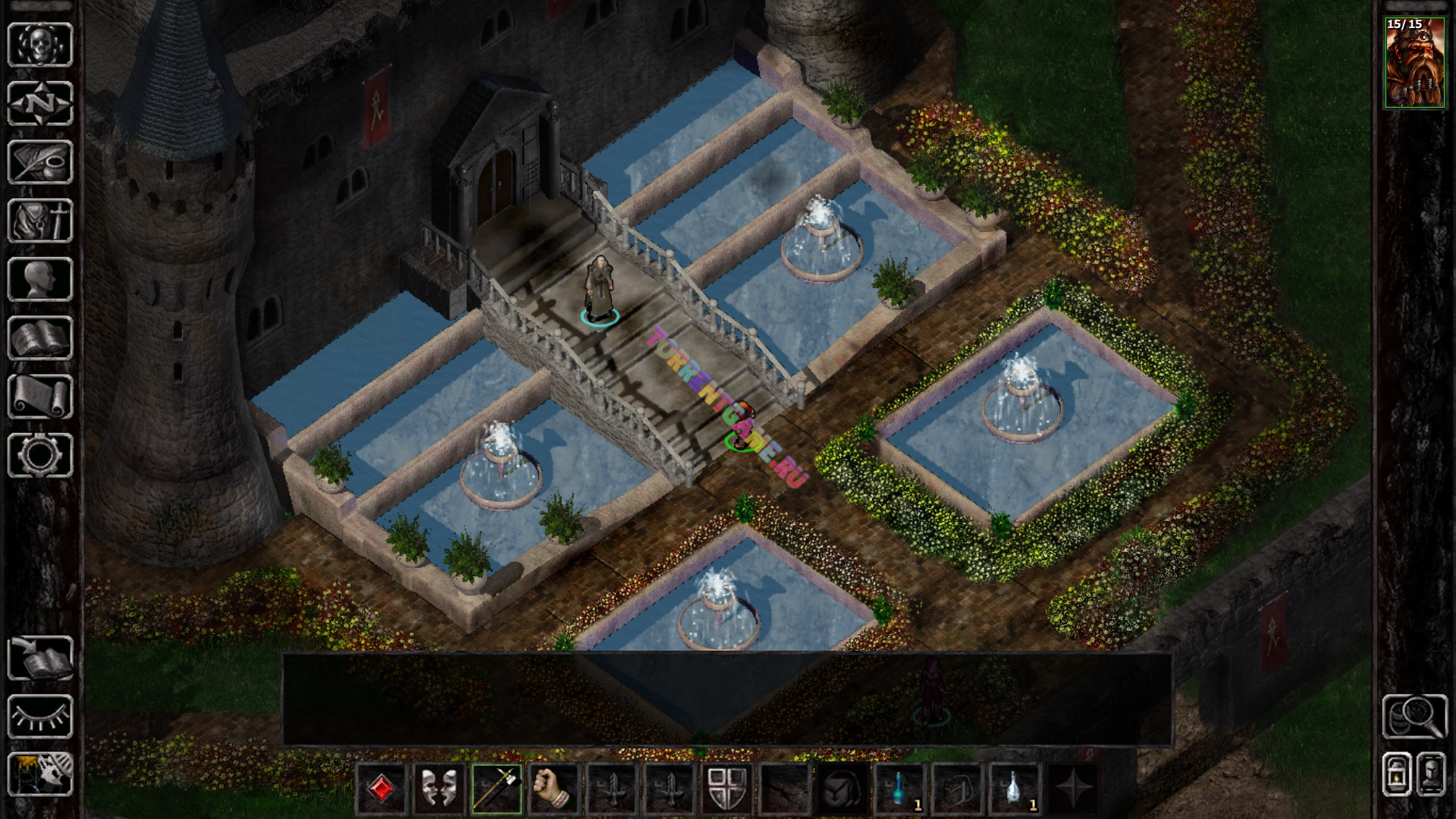Click the skull button in the sidebar
1456x819 pixels.
(40, 44)
